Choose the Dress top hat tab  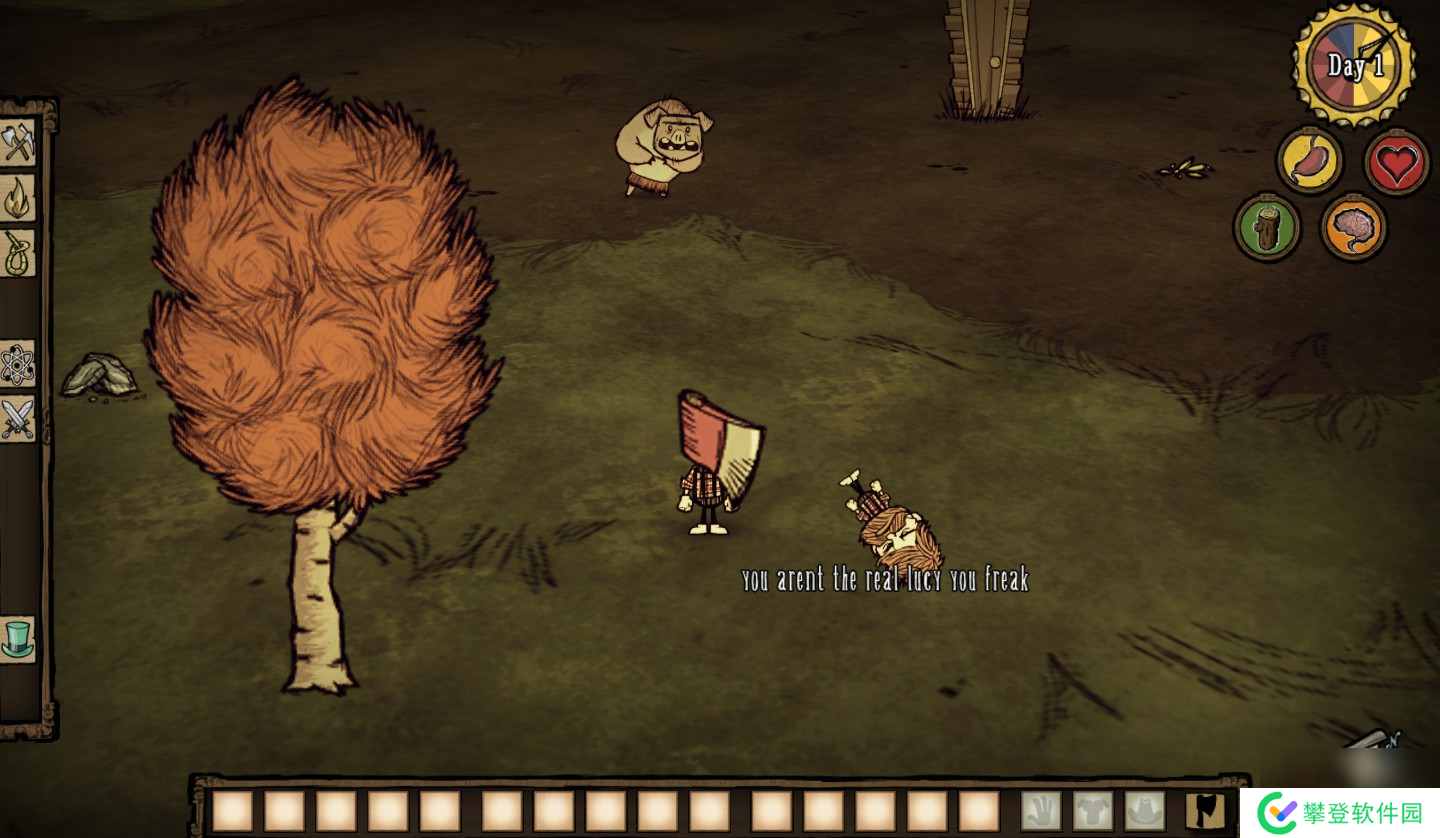coord(18,638)
